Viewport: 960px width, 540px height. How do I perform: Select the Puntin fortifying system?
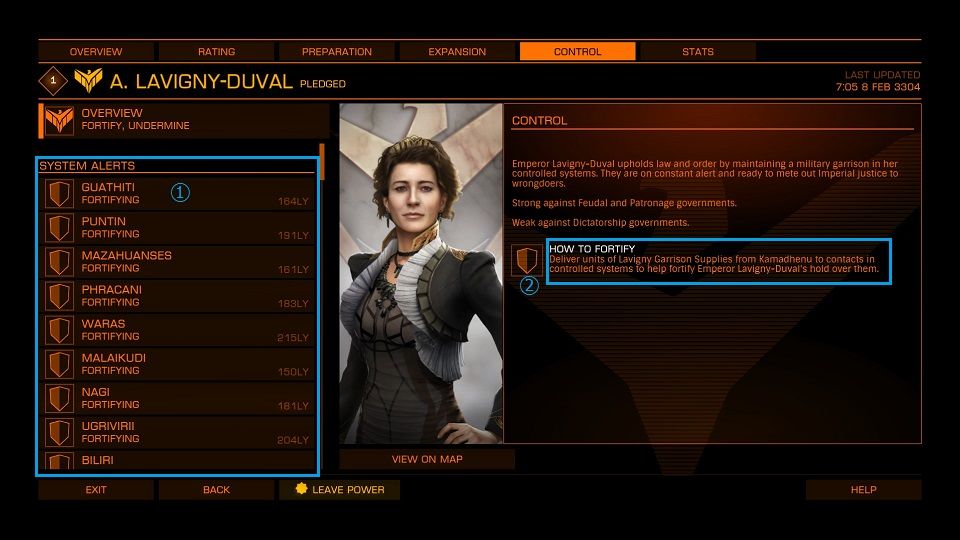click(x=178, y=228)
